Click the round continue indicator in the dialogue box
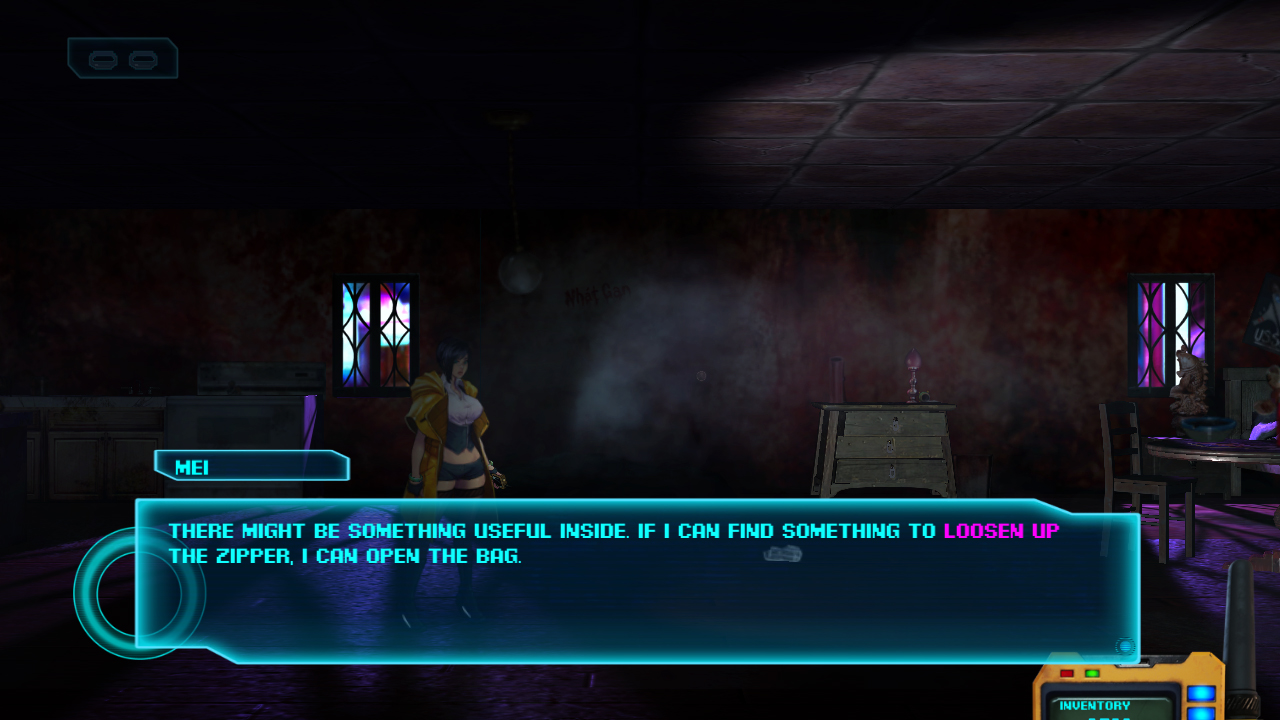 [1125, 647]
